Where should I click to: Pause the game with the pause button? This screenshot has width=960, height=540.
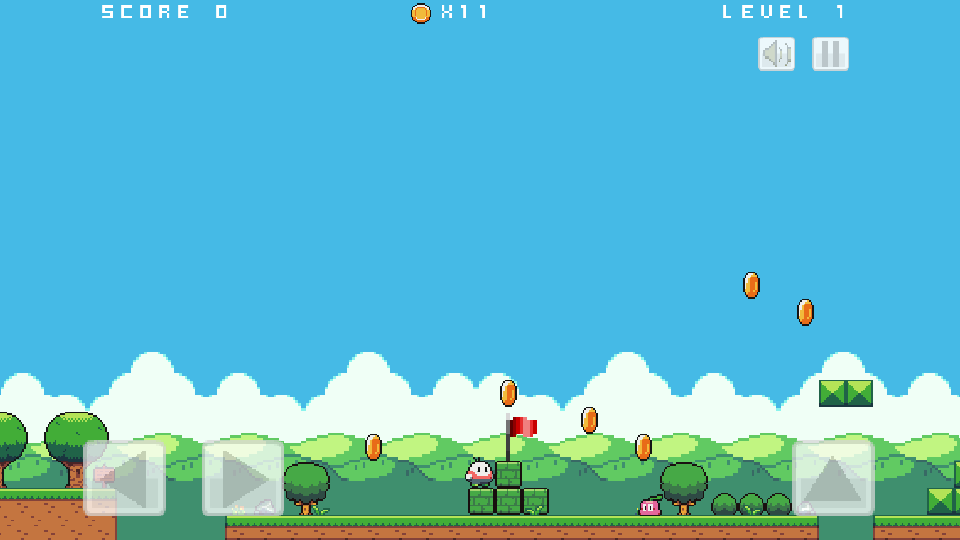point(830,54)
